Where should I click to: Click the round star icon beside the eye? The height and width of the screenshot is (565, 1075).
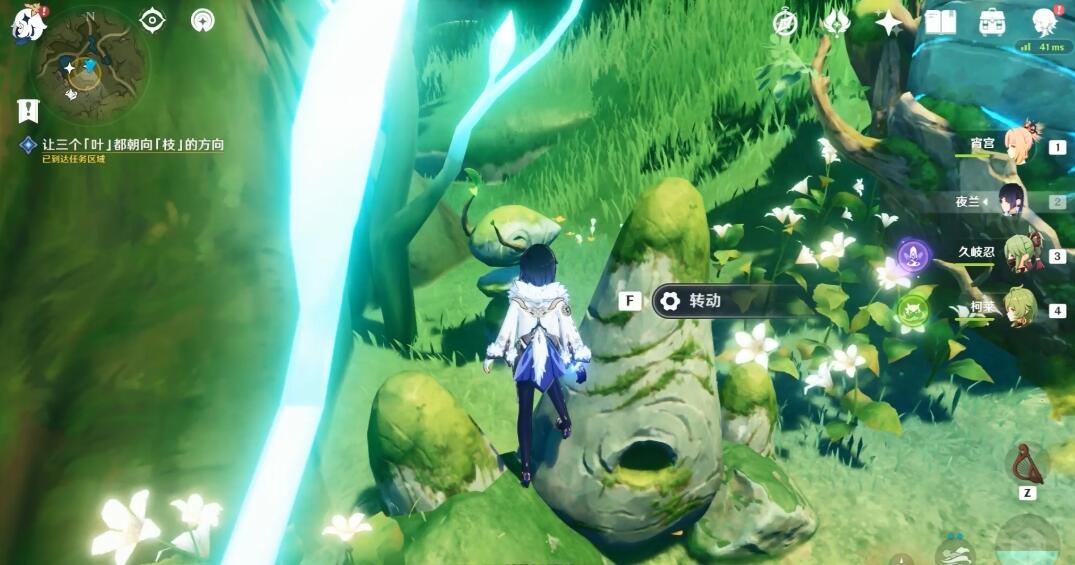[x=203, y=20]
